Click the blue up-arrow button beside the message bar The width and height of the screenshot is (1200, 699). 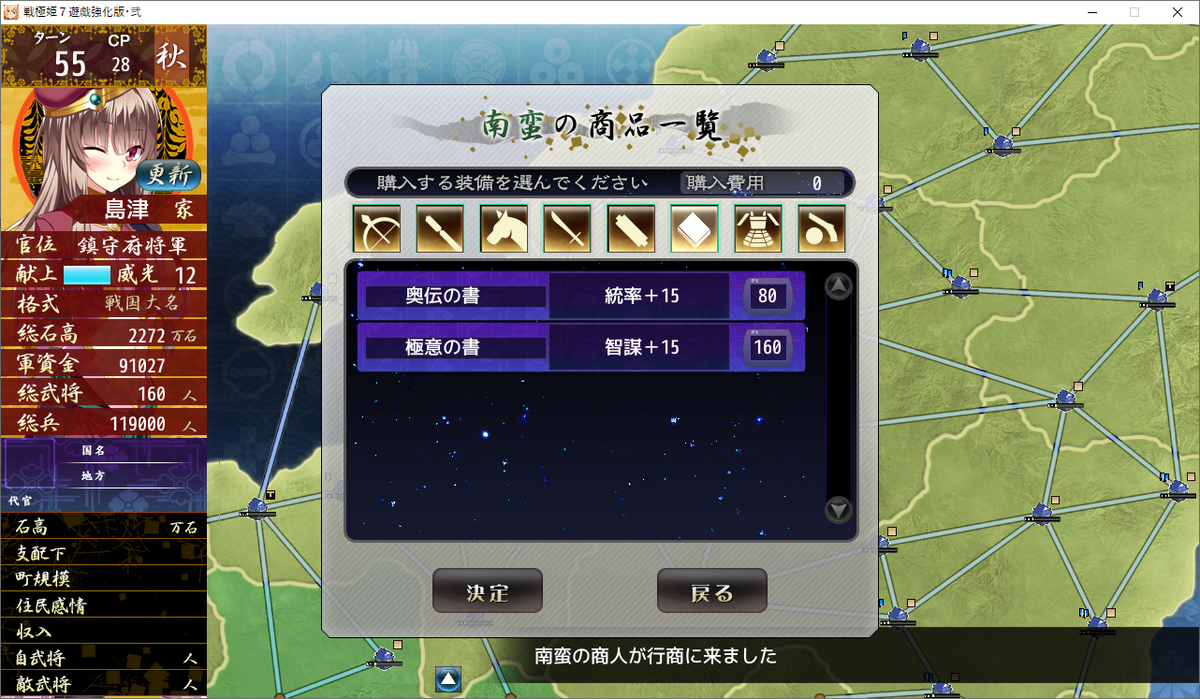(x=448, y=679)
